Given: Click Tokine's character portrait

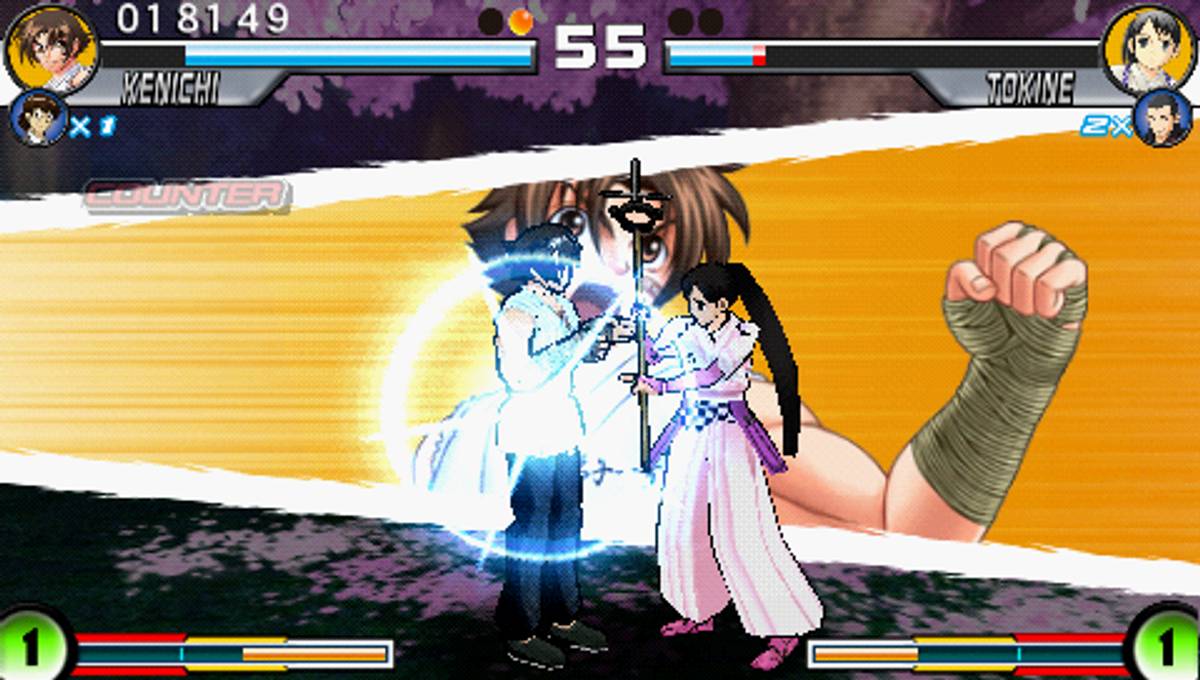Looking at the screenshot, I should point(1150,48).
